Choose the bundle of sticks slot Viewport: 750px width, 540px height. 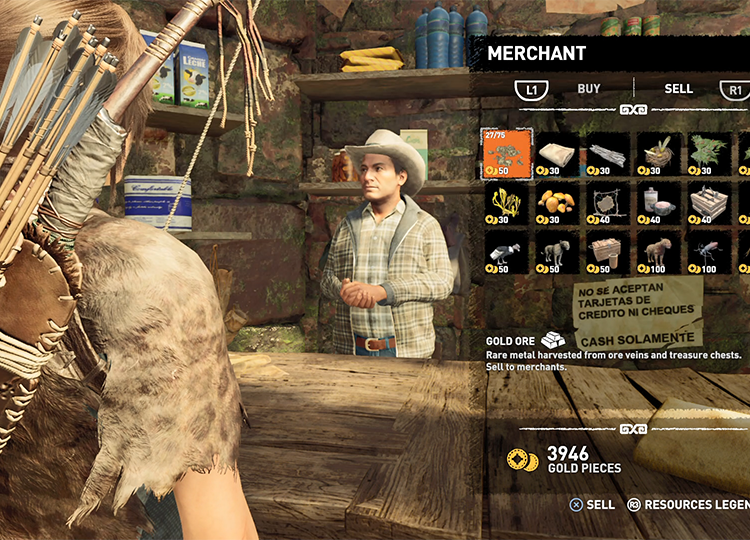[609, 153]
